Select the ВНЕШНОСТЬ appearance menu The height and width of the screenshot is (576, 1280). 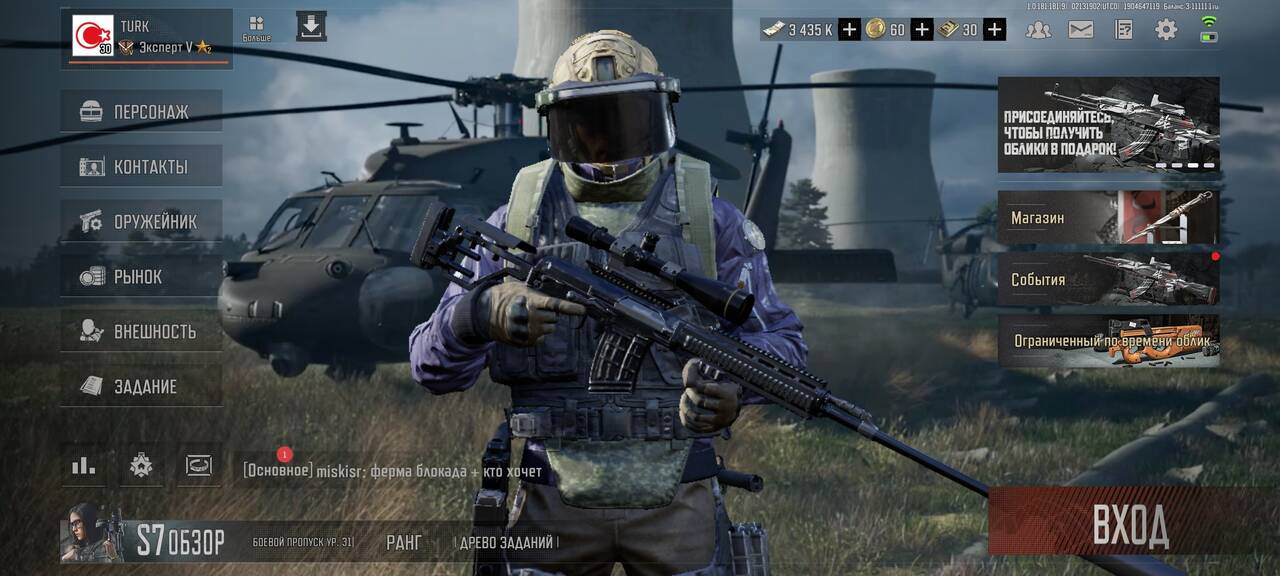click(x=141, y=331)
